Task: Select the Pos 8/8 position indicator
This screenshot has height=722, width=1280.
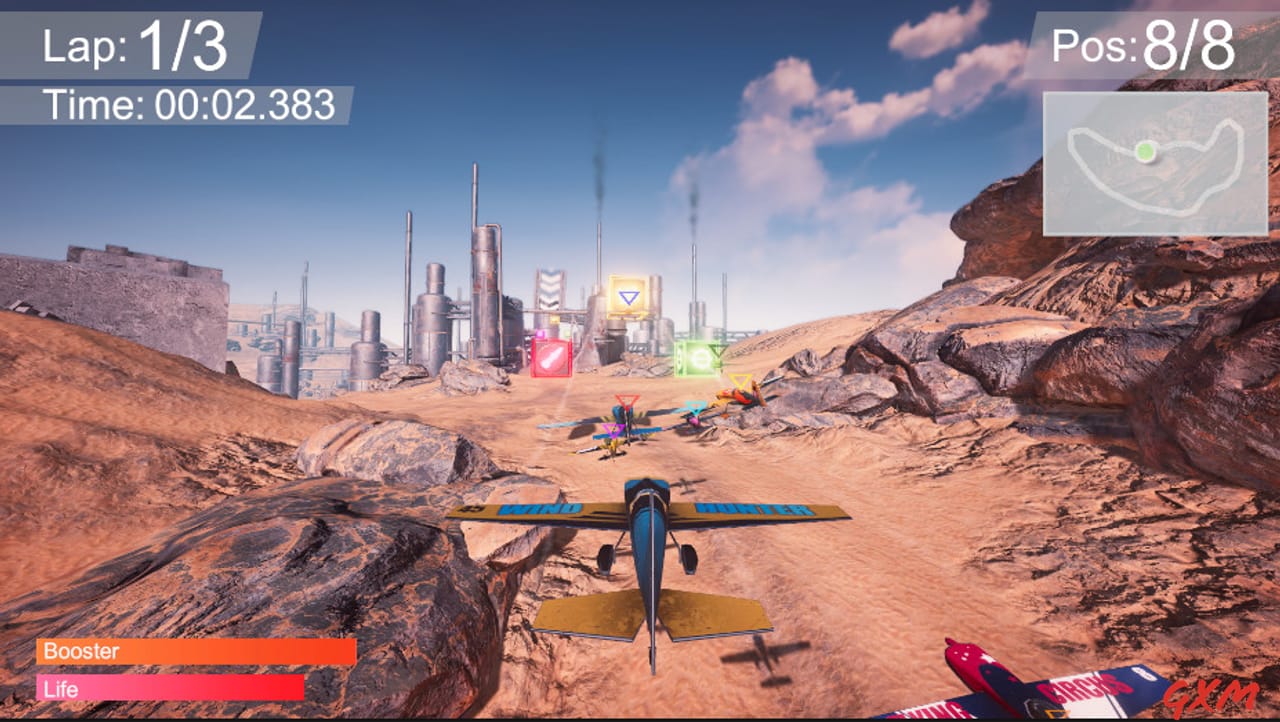Action: pyautogui.click(x=1145, y=45)
